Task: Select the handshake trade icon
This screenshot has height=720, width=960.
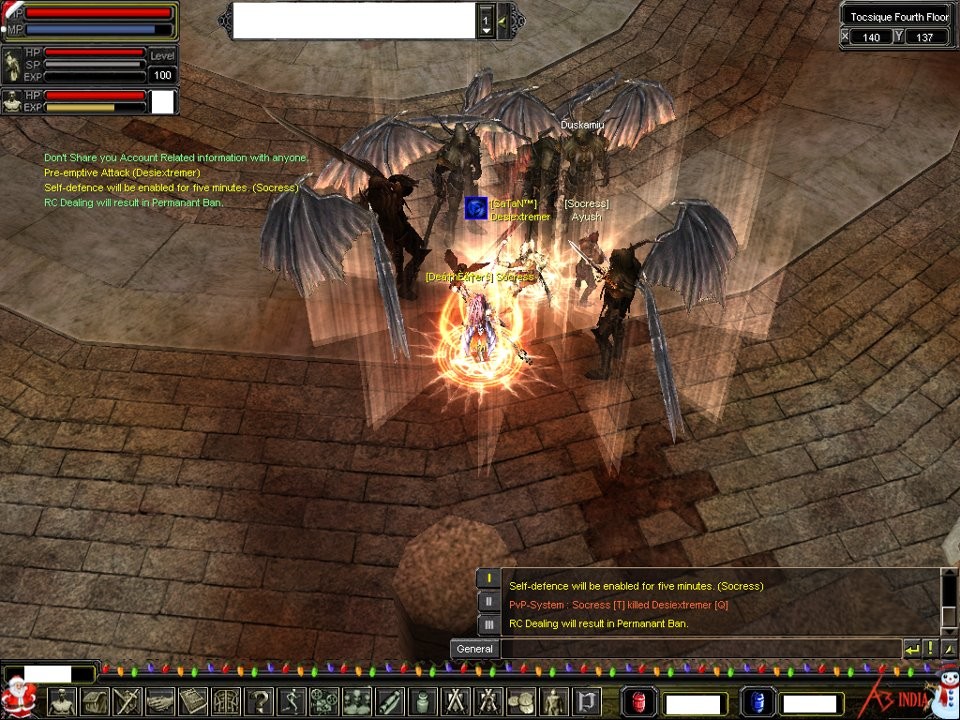Action: [160, 702]
